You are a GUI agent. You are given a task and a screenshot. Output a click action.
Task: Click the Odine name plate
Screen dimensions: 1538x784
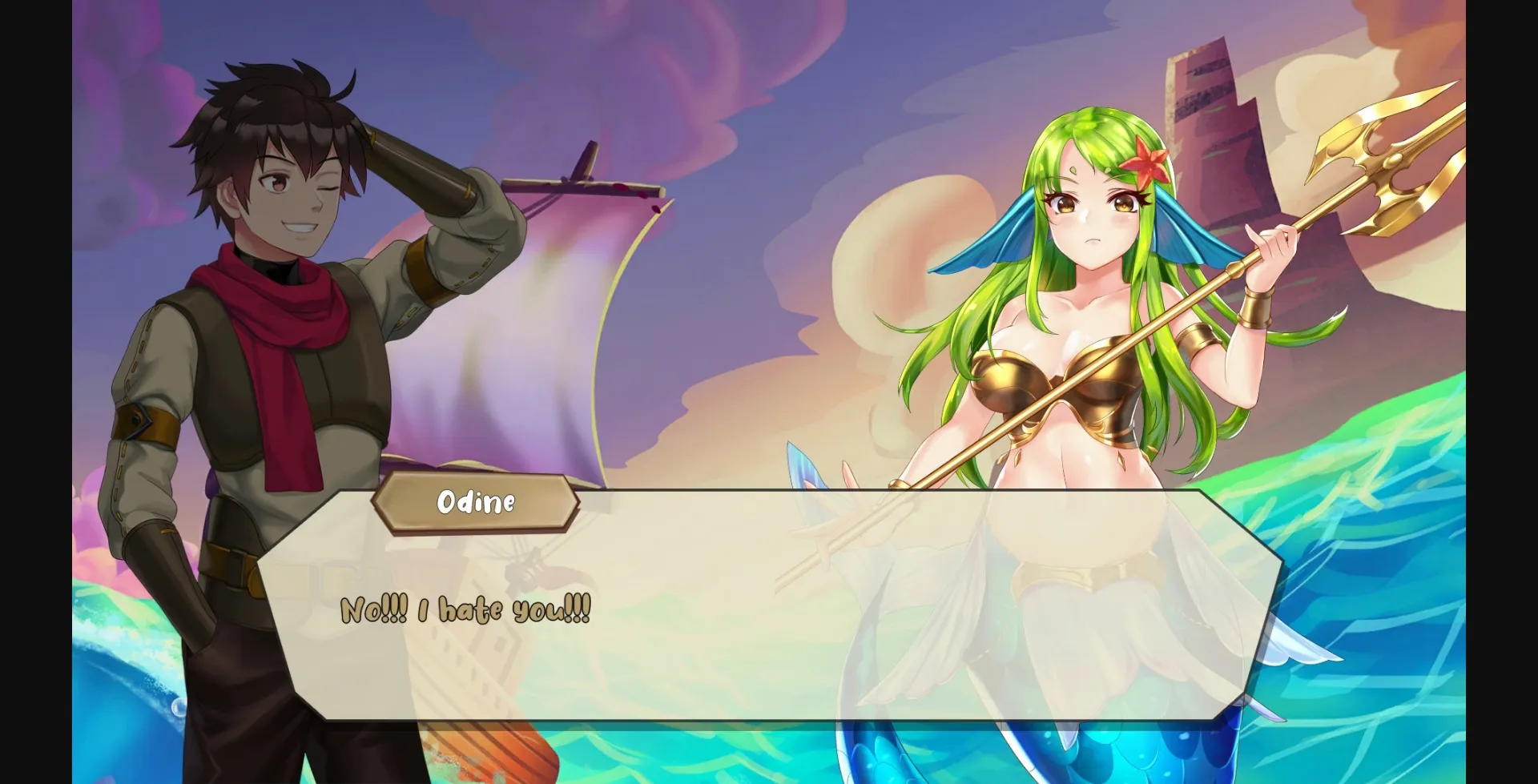point(476,504)
